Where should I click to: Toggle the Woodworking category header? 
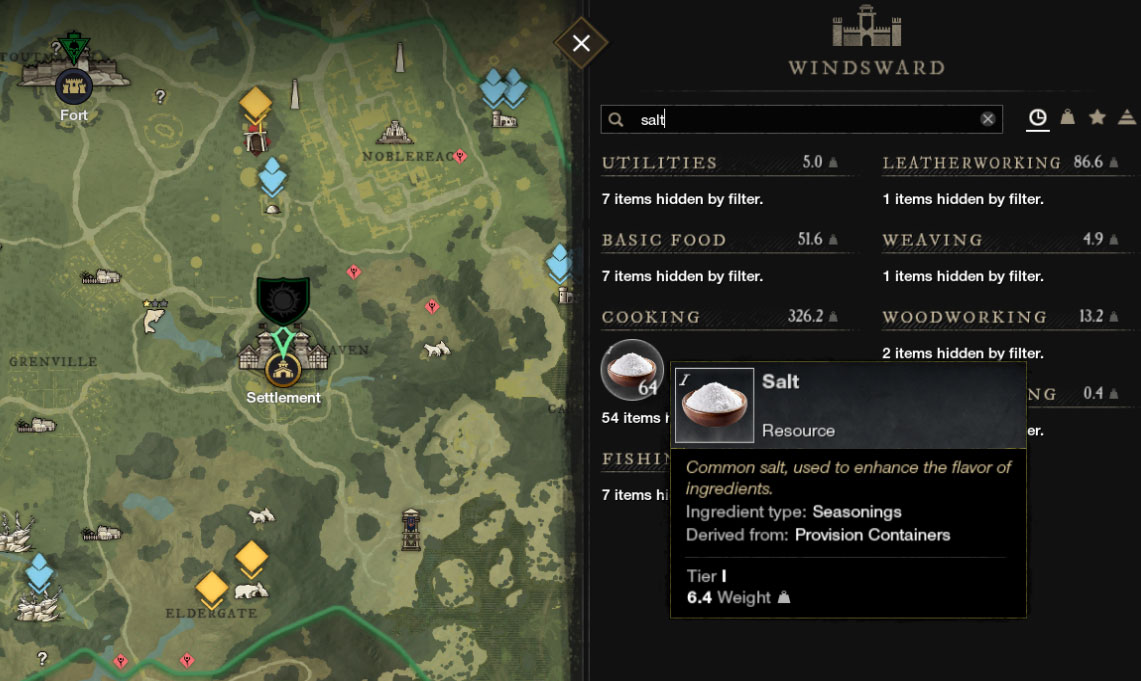(964, 317)
